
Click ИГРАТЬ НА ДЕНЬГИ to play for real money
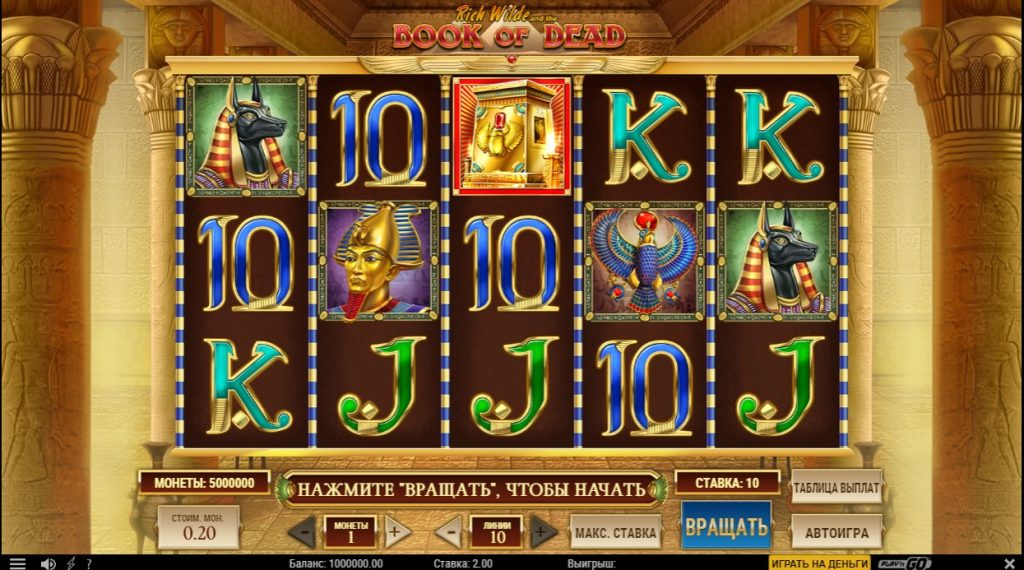819,563
